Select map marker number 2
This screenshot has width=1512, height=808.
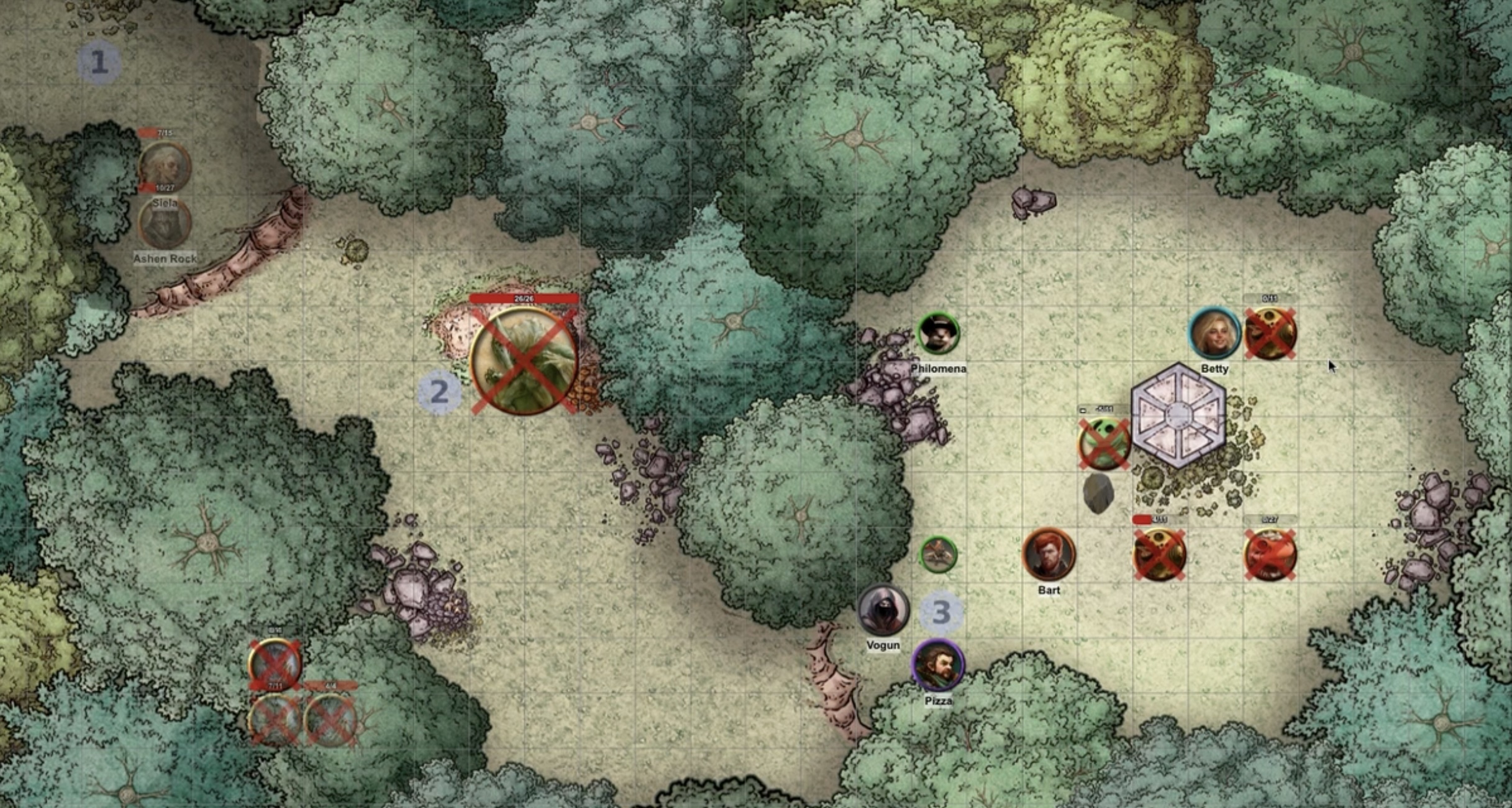[x=439, y=392]
